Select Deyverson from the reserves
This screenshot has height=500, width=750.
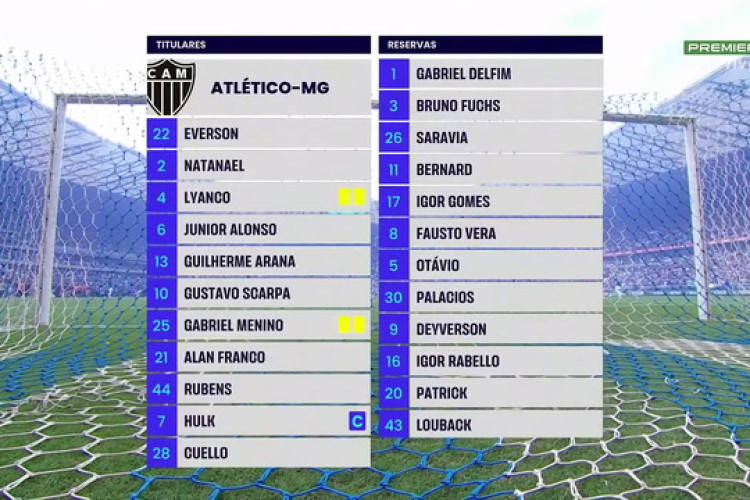(x=490, y=329)
